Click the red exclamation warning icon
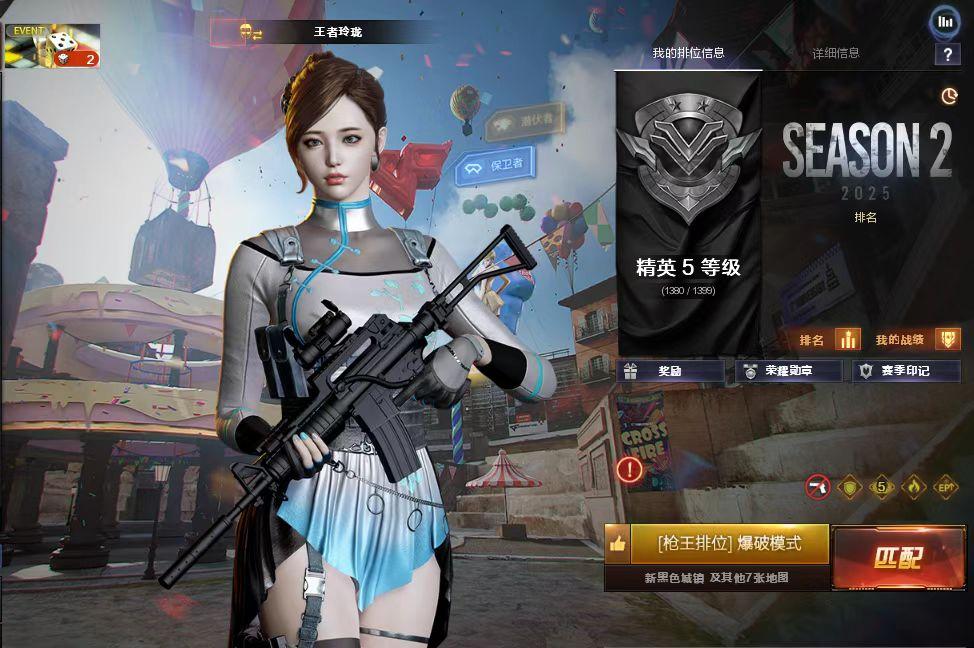Screen dimensions: 974x648 coord(630,469)
